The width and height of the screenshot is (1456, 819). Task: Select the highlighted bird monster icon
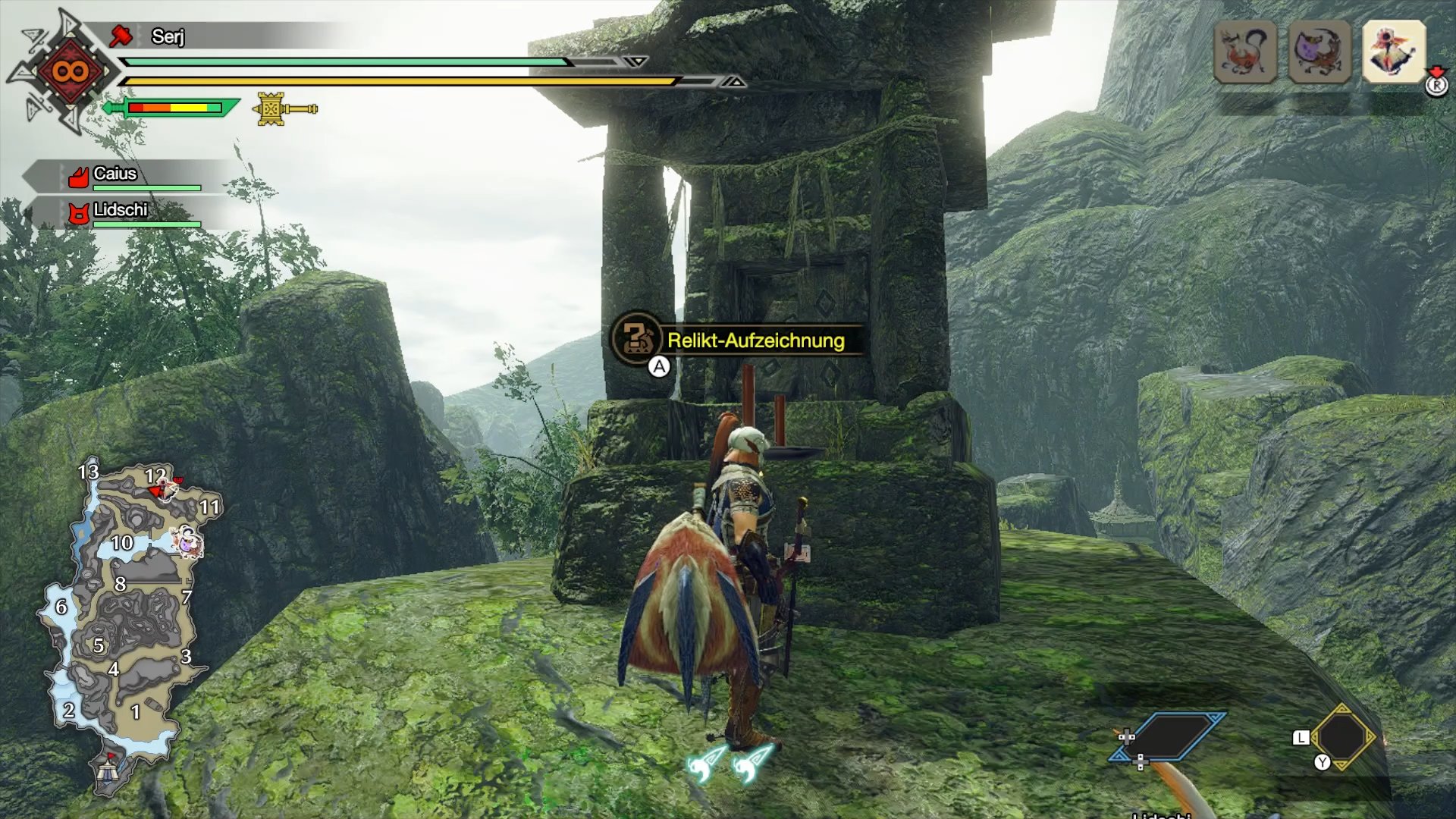tap(1394, 52)
